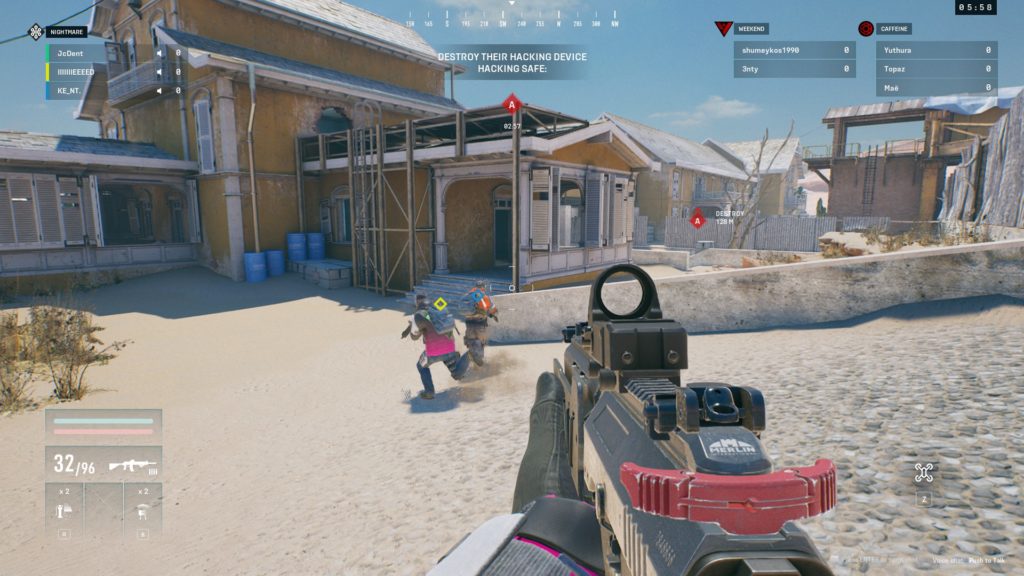This screenshot has width=1024, height=576.
Task: Click the compass bar heading strip
Action: click(512, 22)
